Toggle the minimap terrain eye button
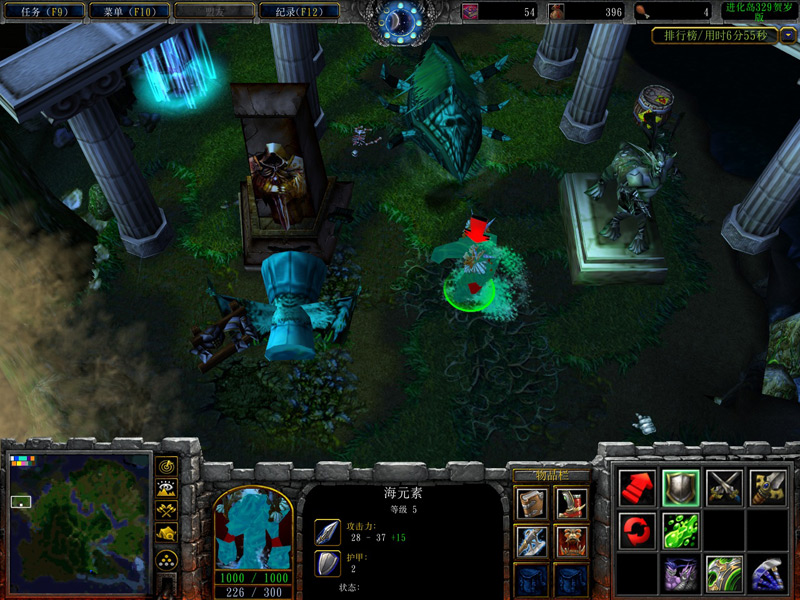Image resolution: width=800 pixels, height=600 pixels. [167, 489]
